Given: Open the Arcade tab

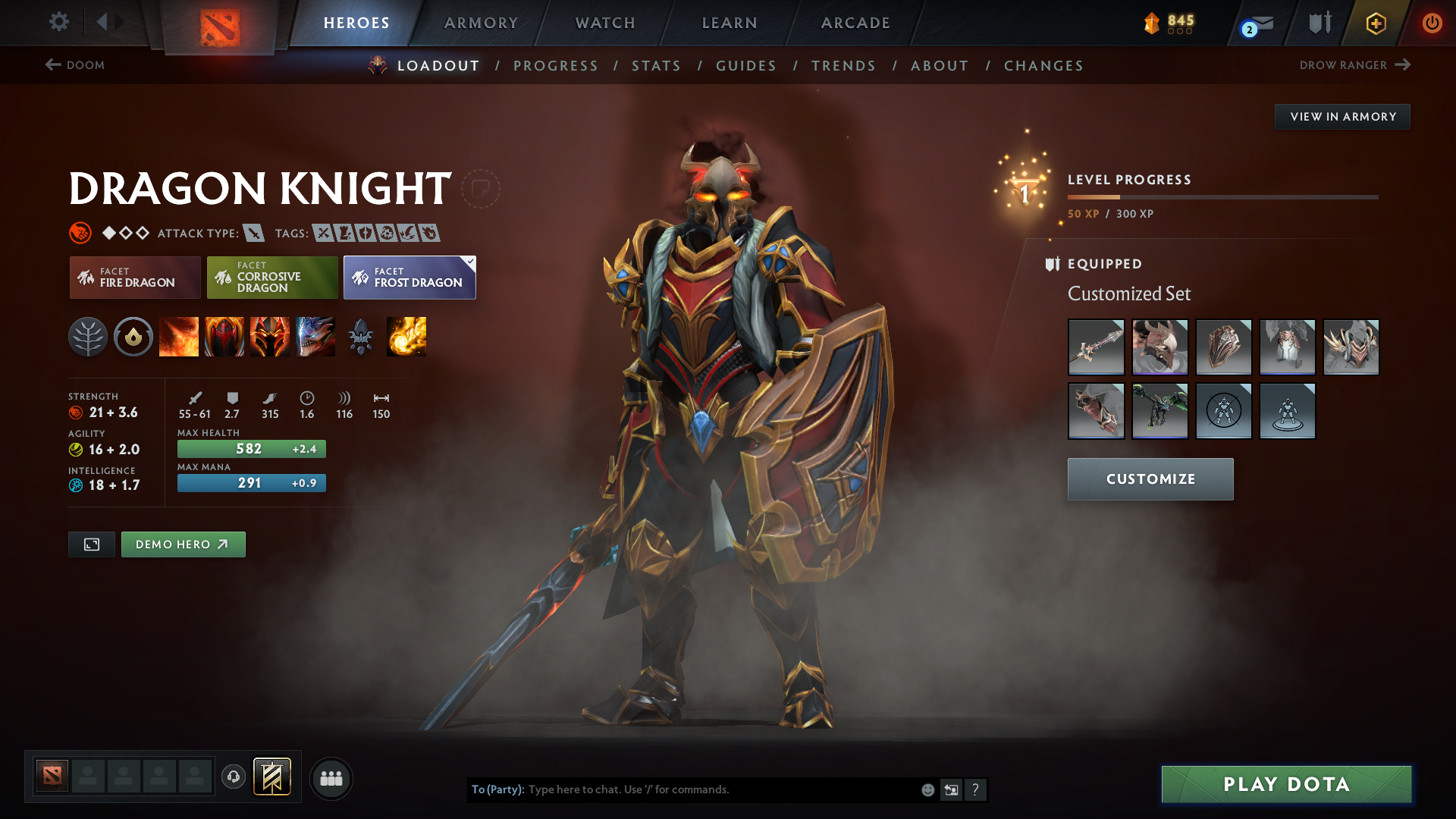Looking at the screenshot, I should 855,23.
